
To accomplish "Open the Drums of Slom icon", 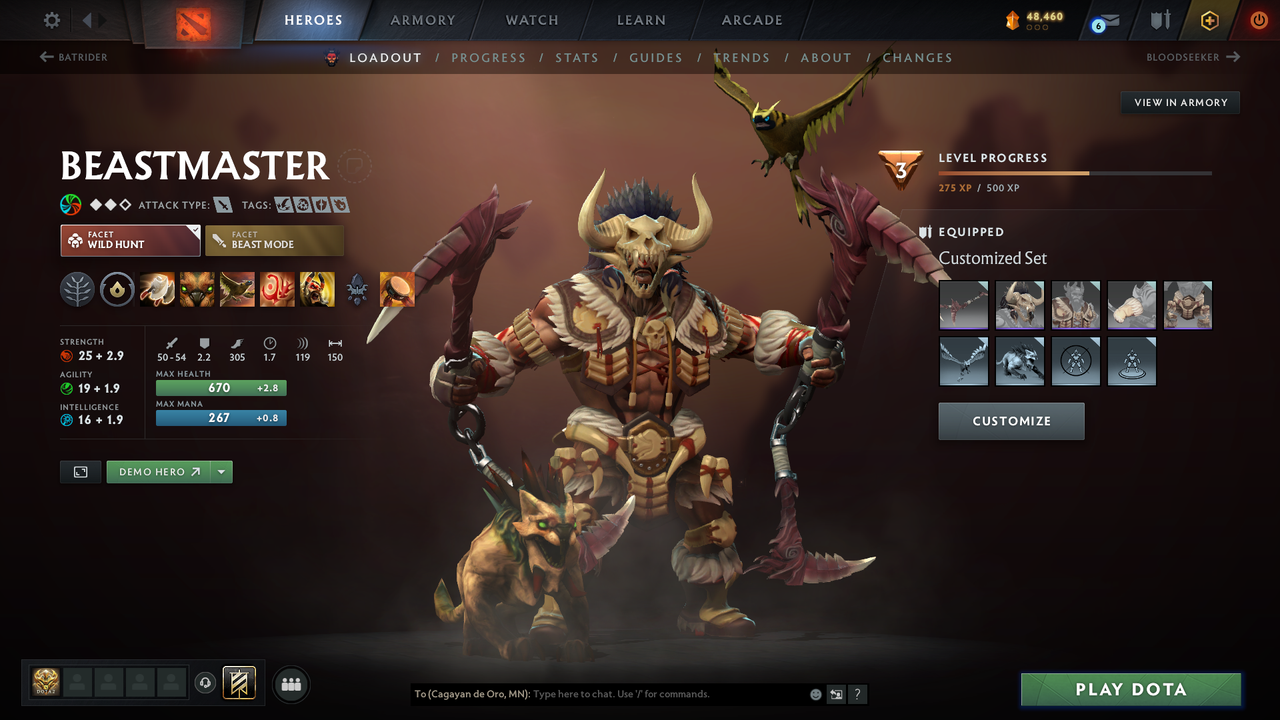I will [x=395, y=289].
